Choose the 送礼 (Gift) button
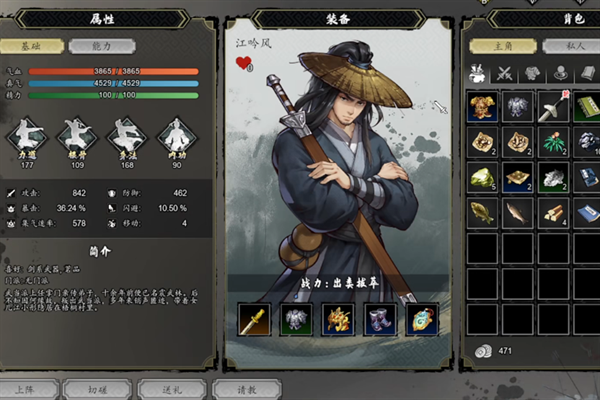Viewport: 600px width, 400px height. click(165, 388)
